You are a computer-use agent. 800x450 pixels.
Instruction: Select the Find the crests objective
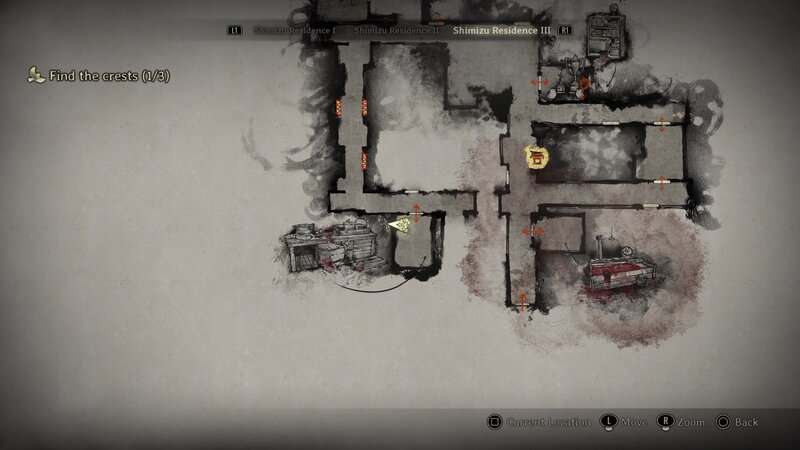pos(100,75)
